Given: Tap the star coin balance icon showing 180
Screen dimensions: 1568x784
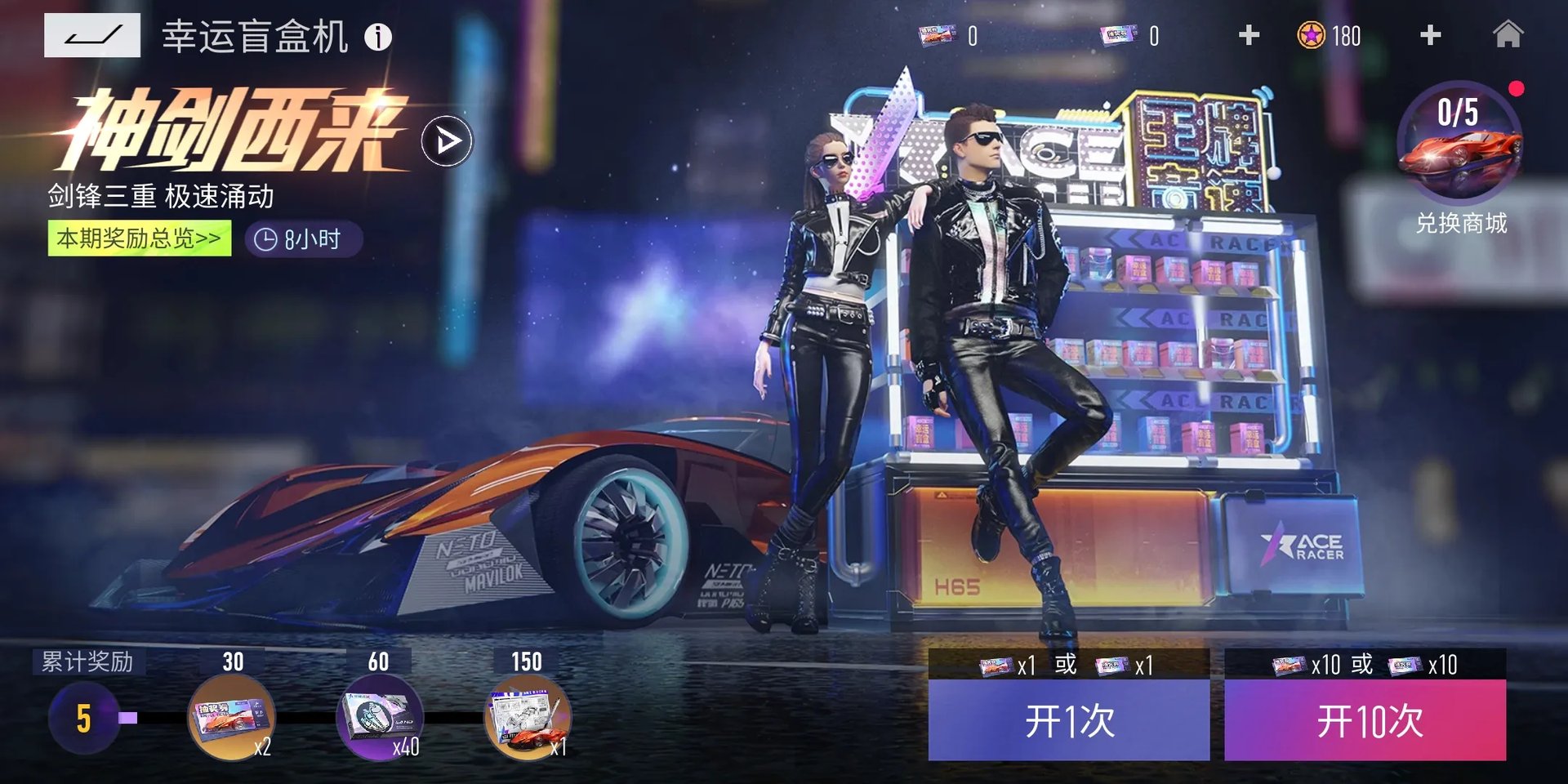Looking at the screenshot, I should [1310, 36].
